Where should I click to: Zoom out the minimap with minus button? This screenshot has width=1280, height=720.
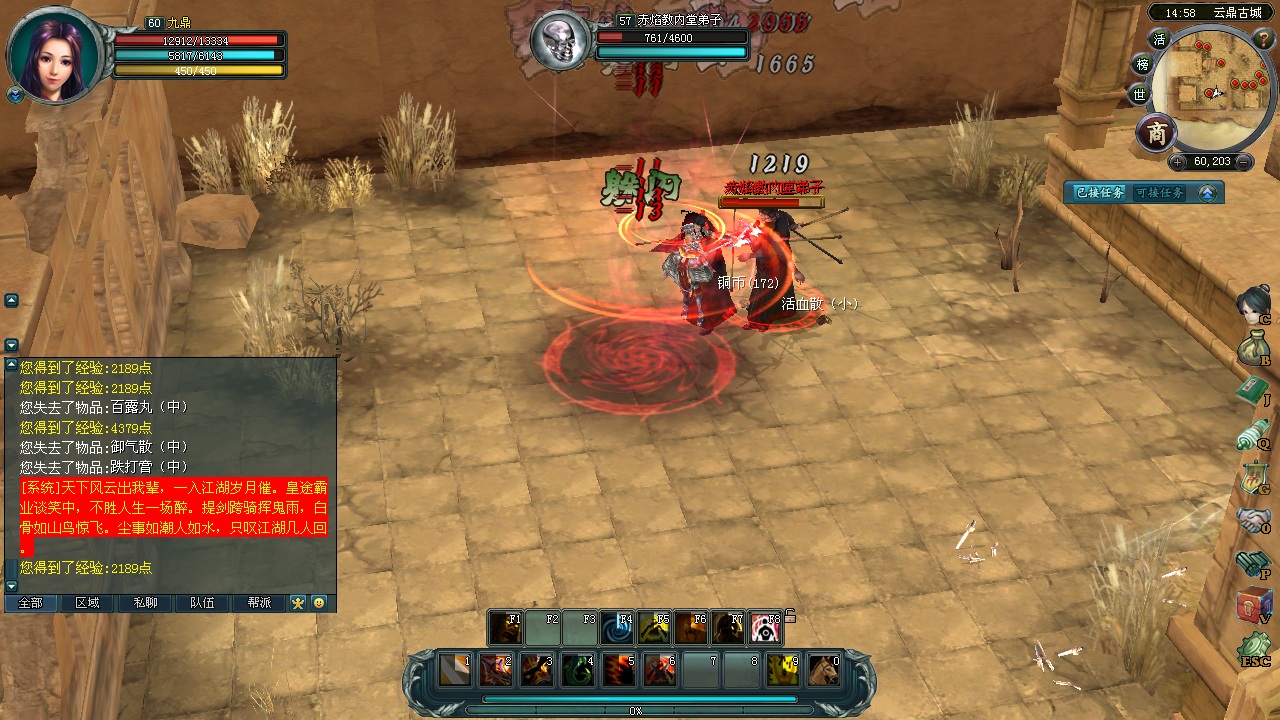(1243, 162)
